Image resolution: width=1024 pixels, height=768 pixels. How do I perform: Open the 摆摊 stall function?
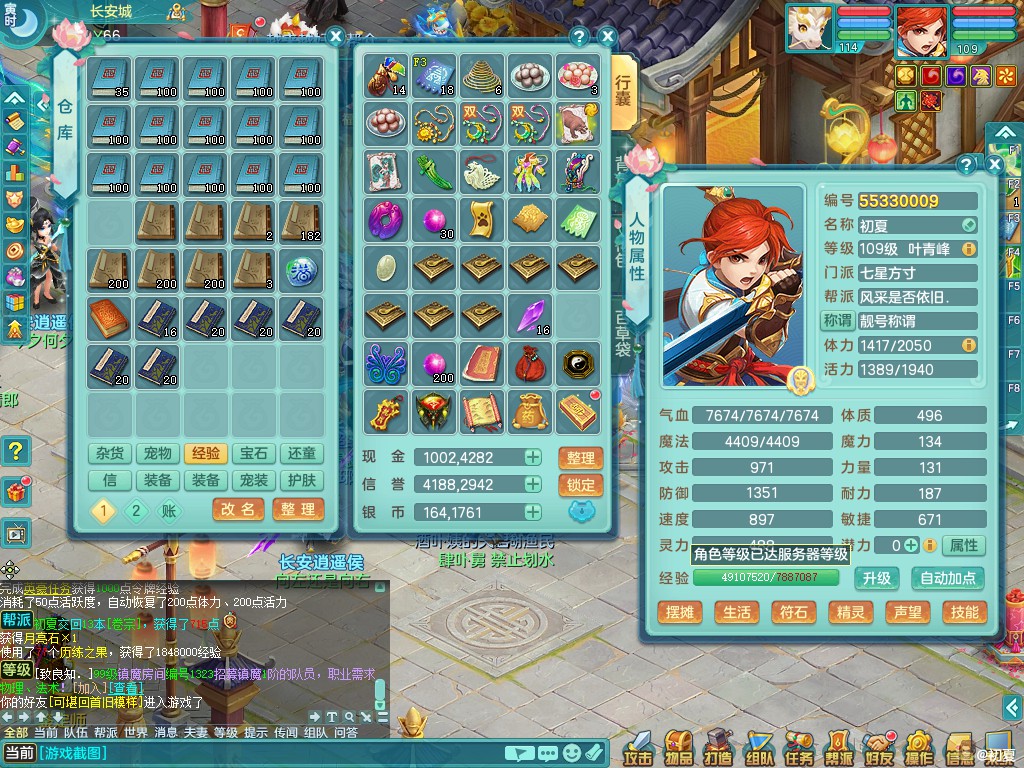(679, 612)
